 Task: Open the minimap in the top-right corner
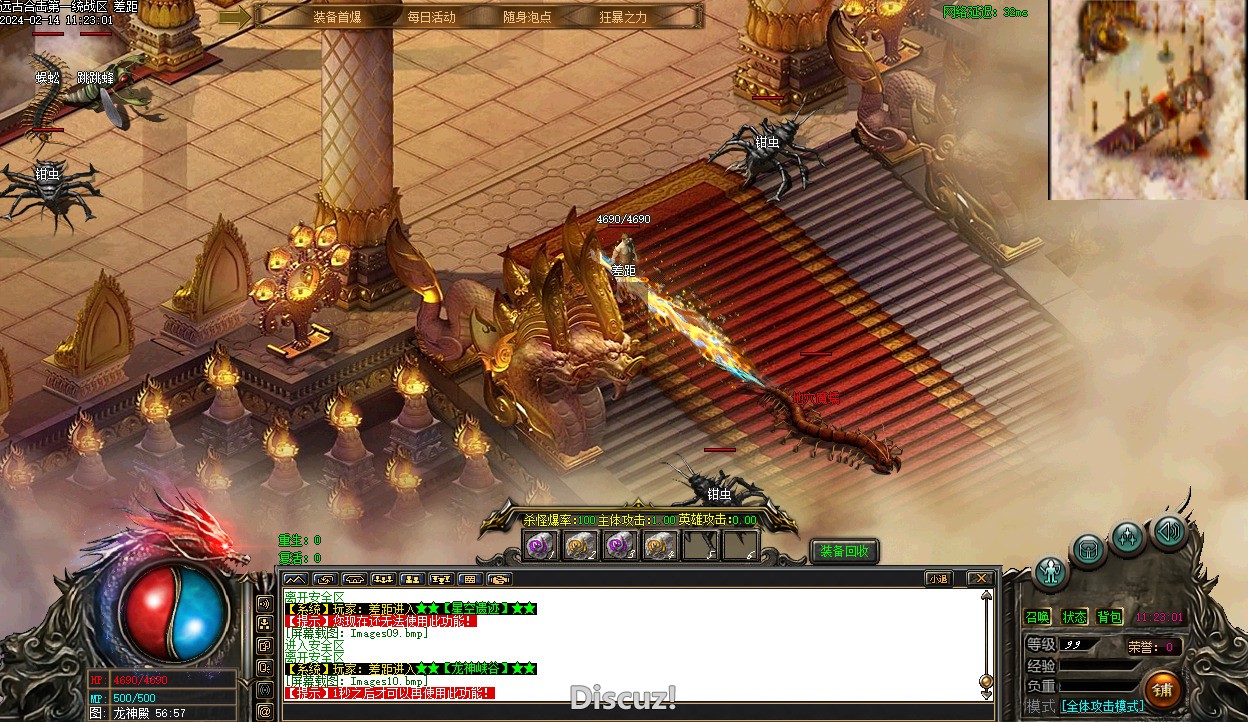click(x=1147, y=99)
